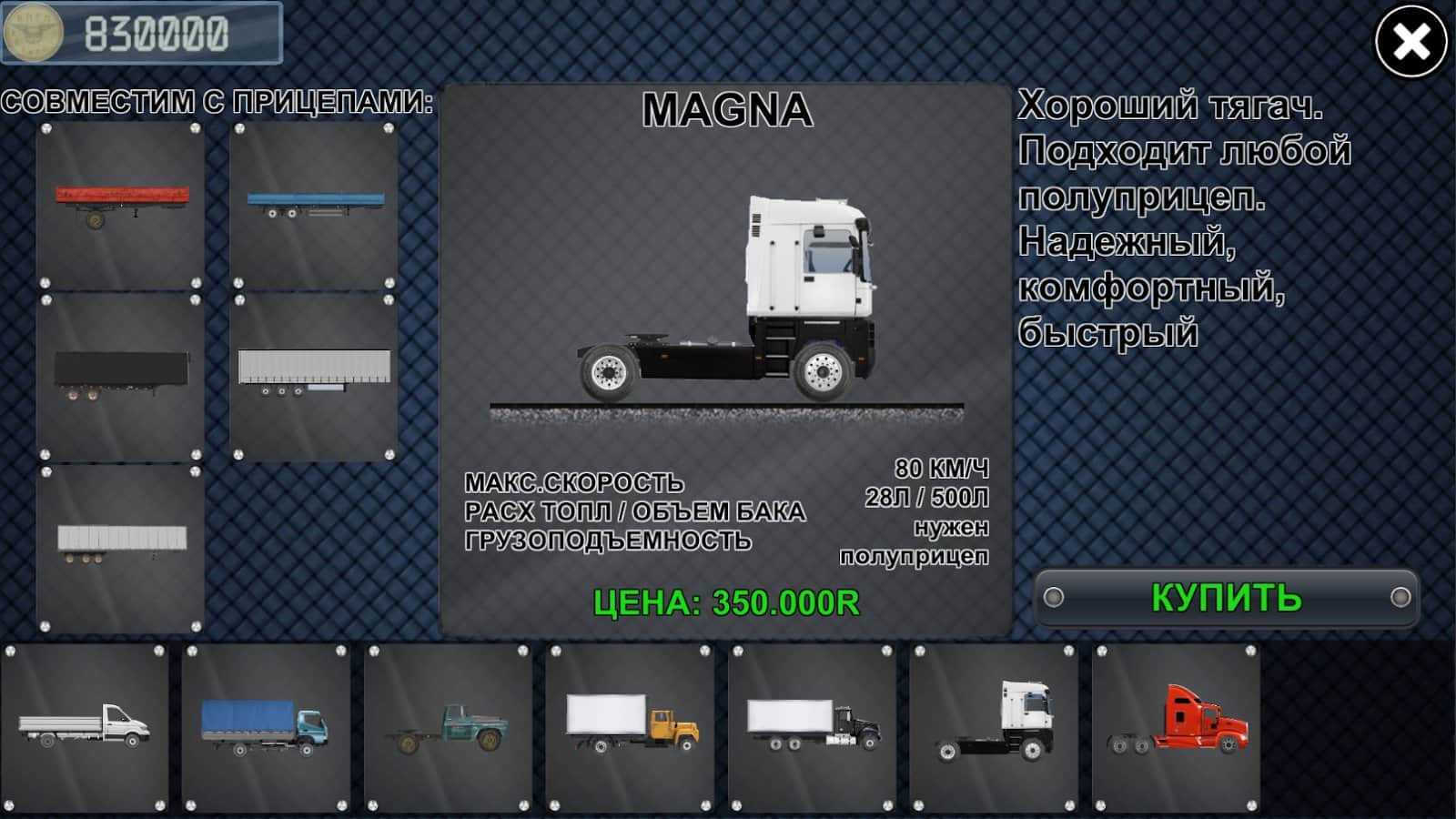Choose the black cab box truck
This screenshot has height=819, width=1456.
812,727
